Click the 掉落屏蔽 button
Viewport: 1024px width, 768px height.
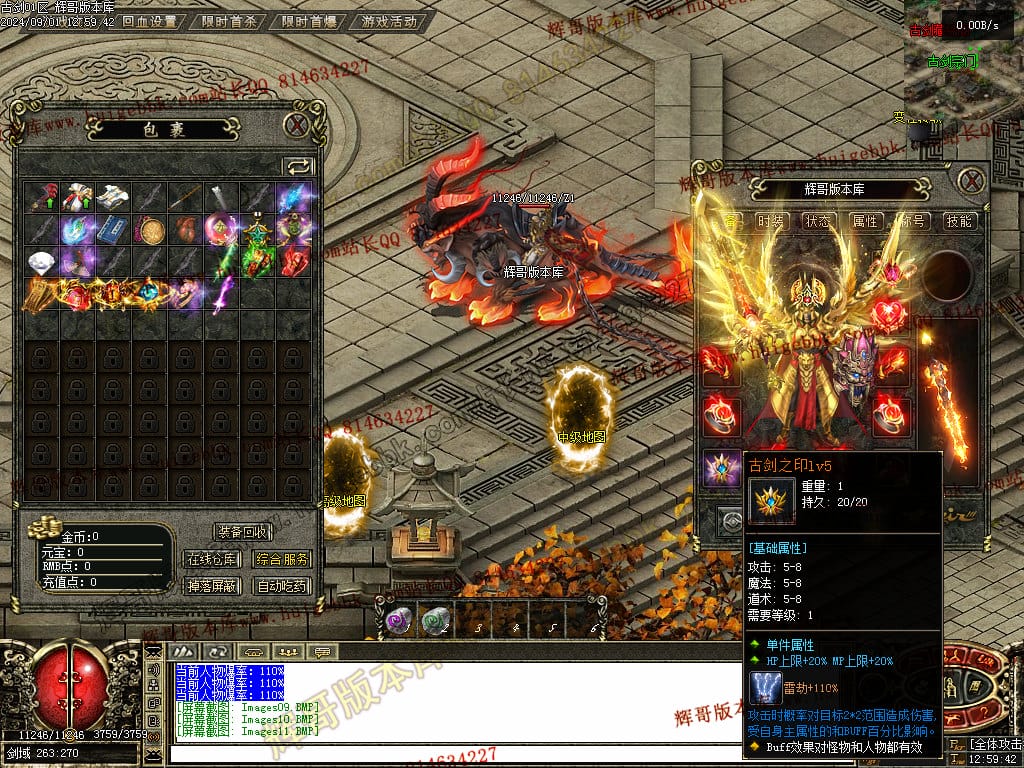coord(212,586)
